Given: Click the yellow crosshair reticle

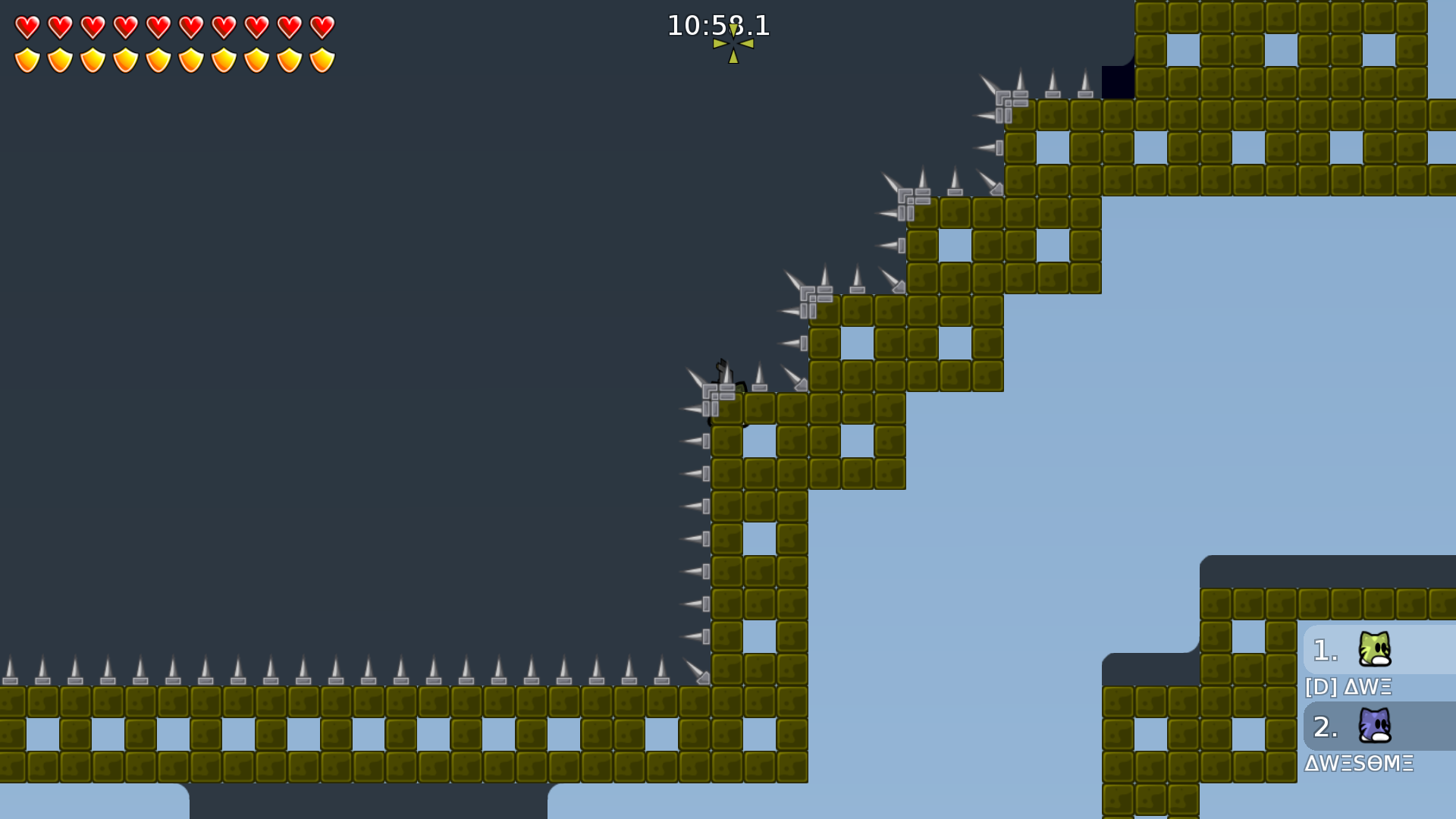Looking at the screenshot, I should coord(732,42).
